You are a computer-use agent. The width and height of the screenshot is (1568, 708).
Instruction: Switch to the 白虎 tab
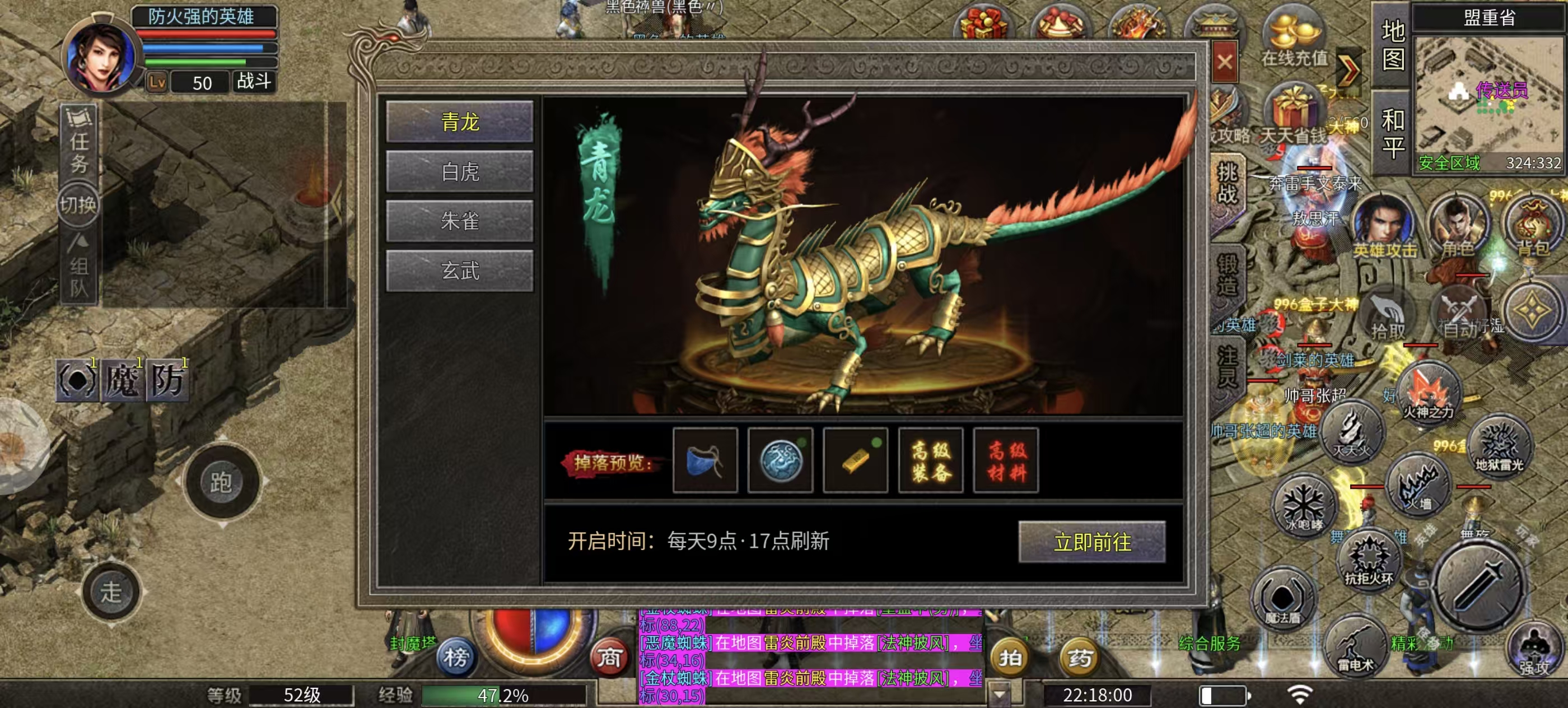[461, 171]
